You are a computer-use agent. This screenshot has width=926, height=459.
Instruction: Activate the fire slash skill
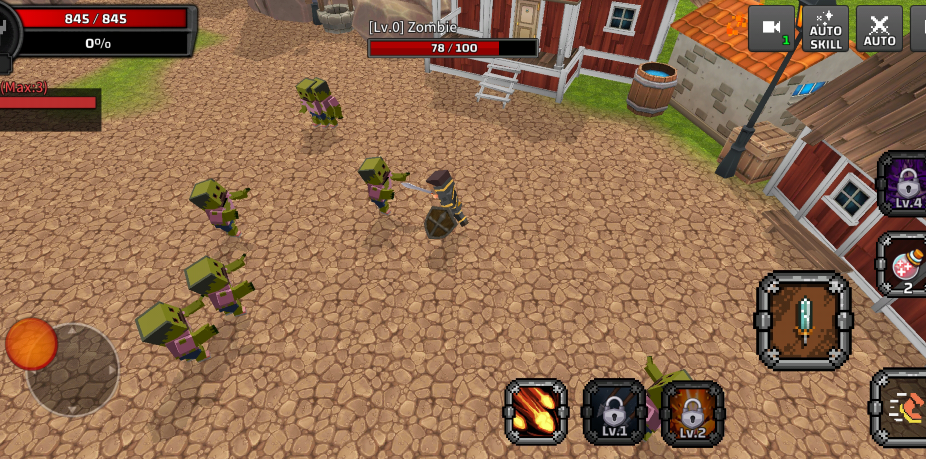coord(536,411)
